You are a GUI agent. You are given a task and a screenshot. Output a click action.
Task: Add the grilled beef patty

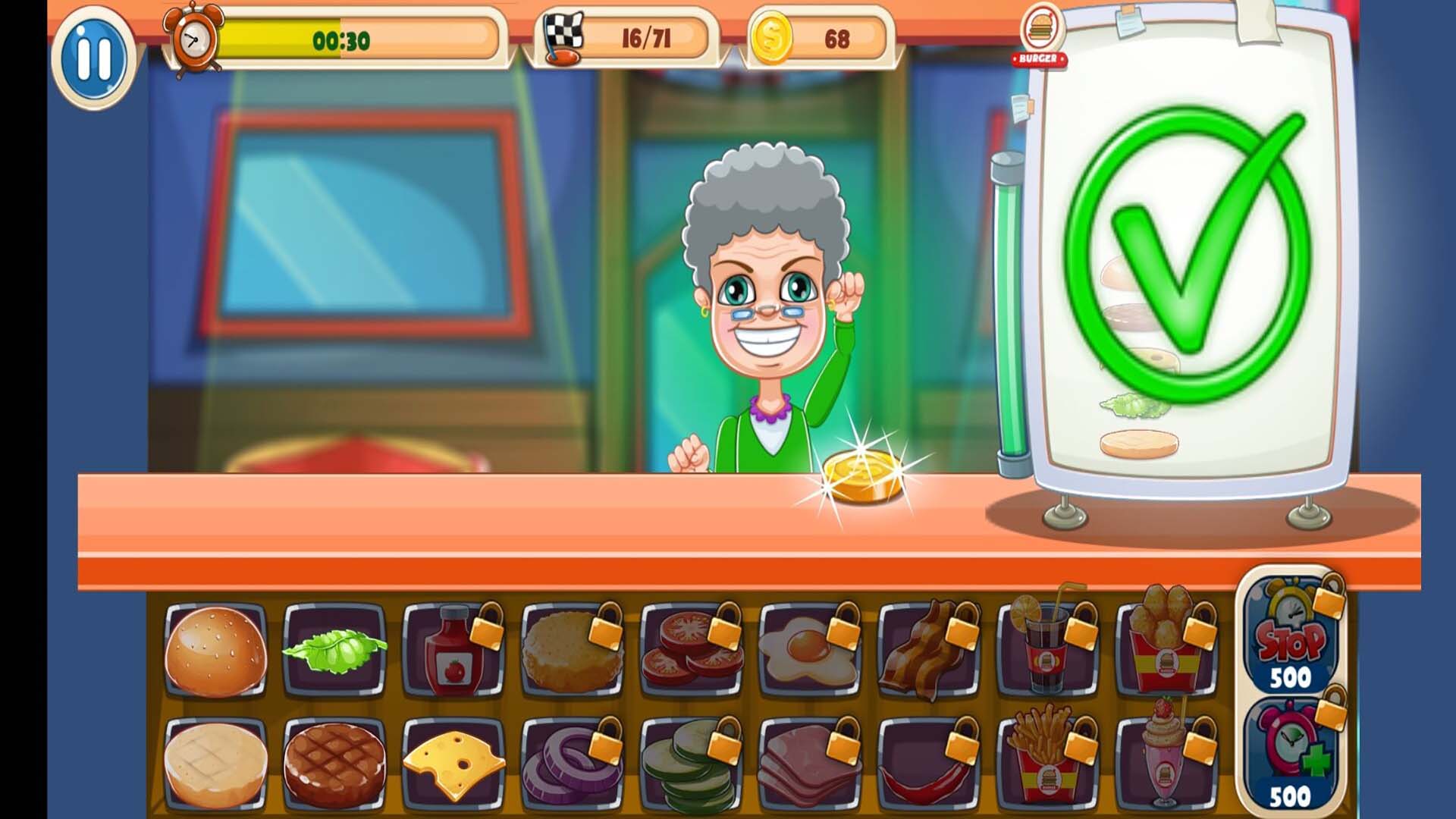pos(334,764)
